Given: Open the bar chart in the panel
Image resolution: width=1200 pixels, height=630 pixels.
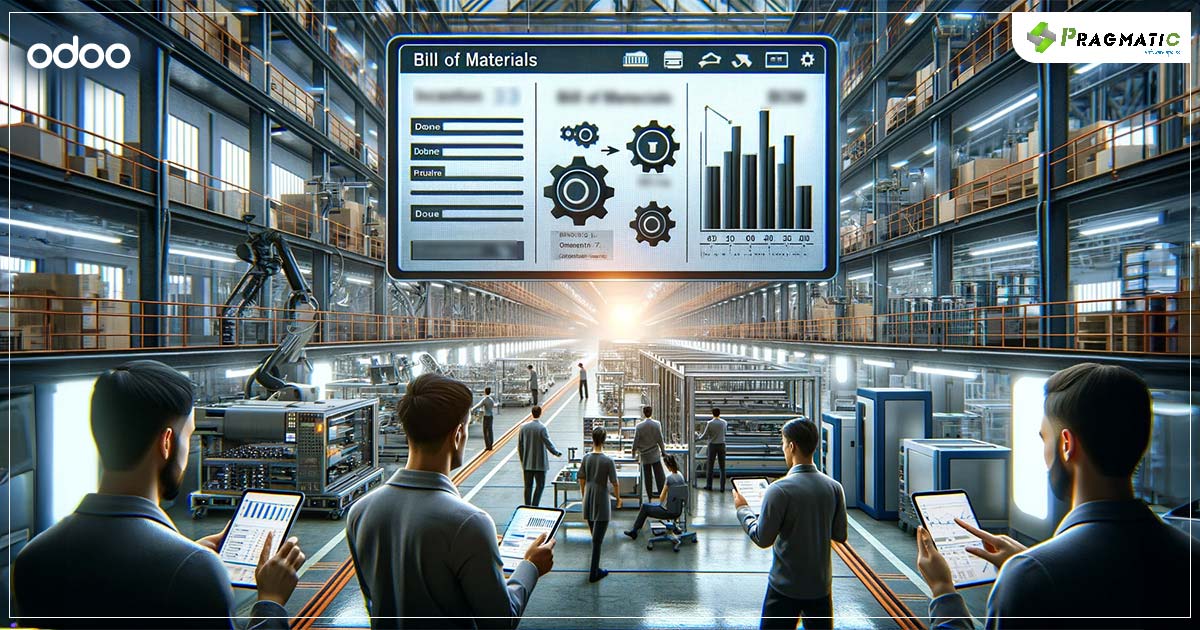Looking at the screenshot, I should [757, 170].
